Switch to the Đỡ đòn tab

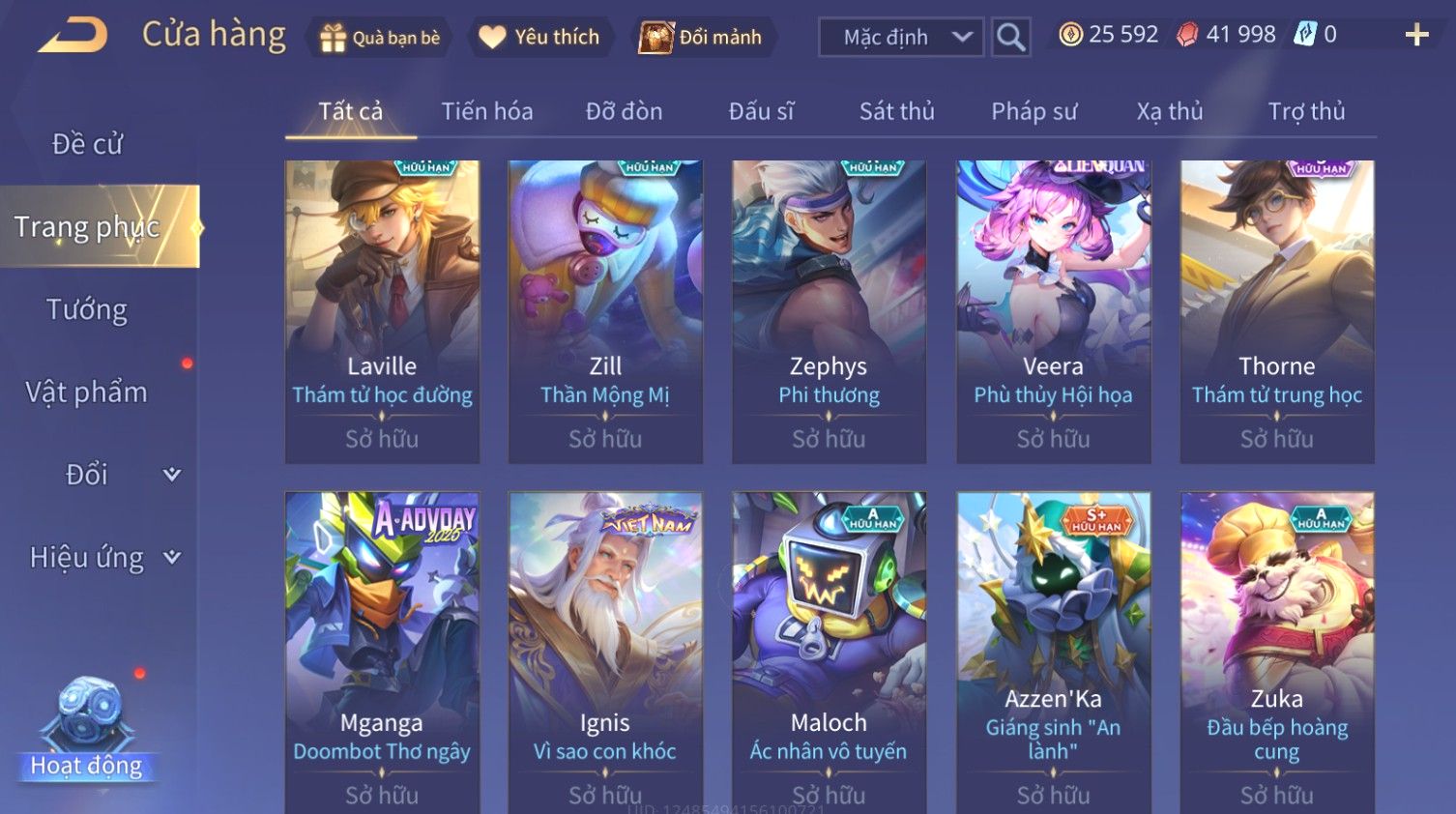[624, 111]
